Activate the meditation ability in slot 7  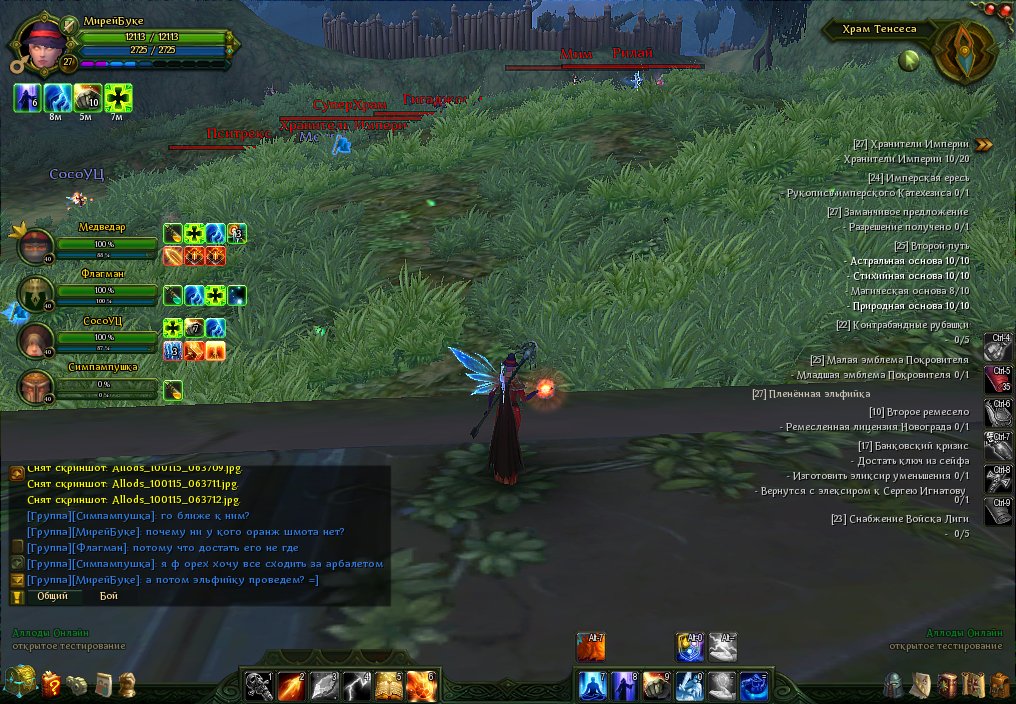594,685
